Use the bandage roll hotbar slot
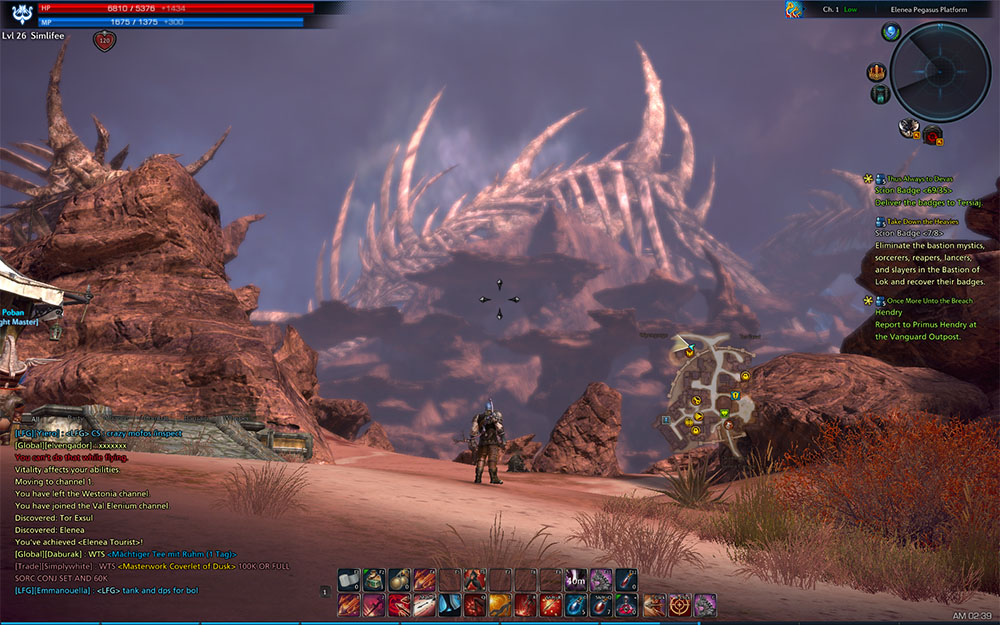1000x625 pixels. 348,579
